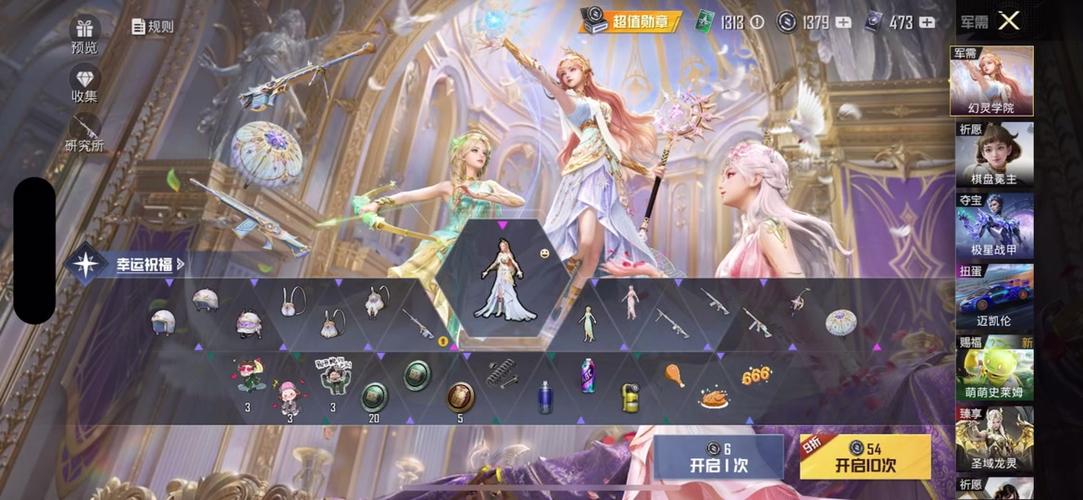Open the 迈凯伦 gacha tab
The height and width of the screenshot is (500, 1083).
pyautogui.click(x=993, y=297)
